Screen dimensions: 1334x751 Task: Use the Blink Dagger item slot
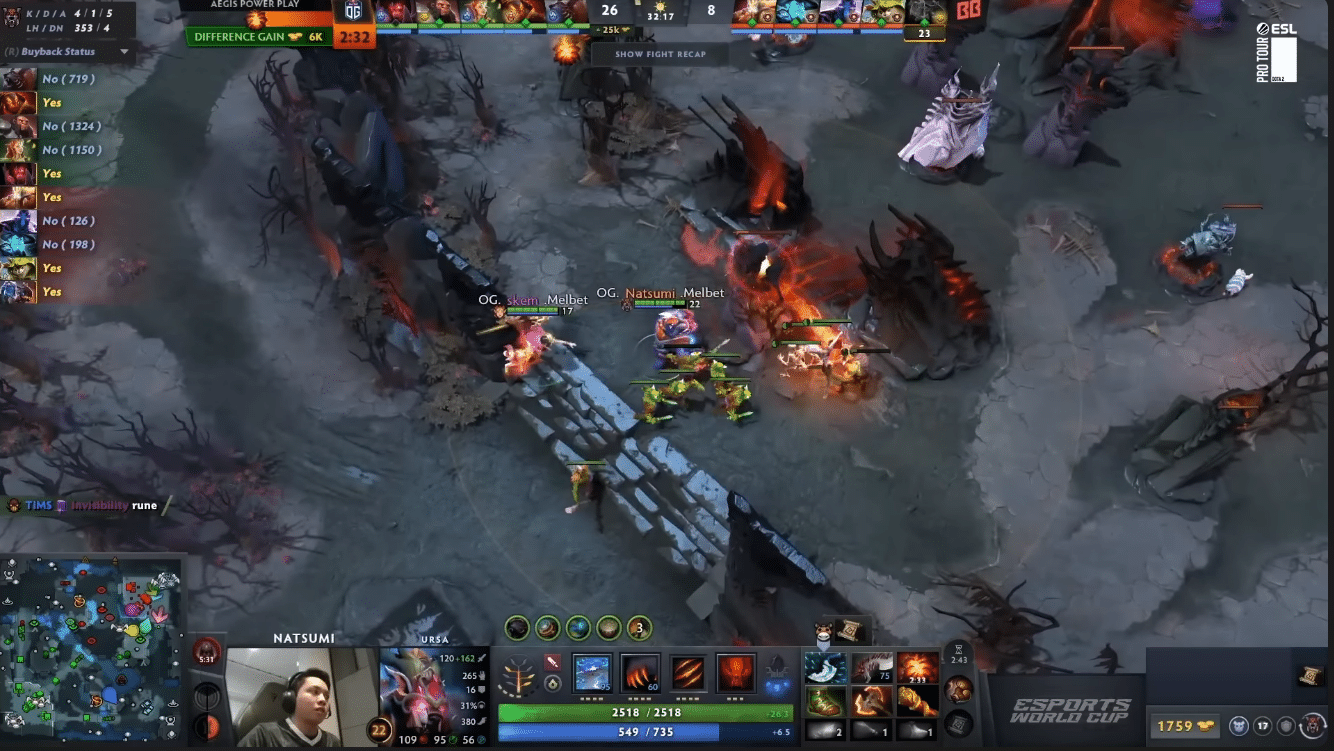825,667
